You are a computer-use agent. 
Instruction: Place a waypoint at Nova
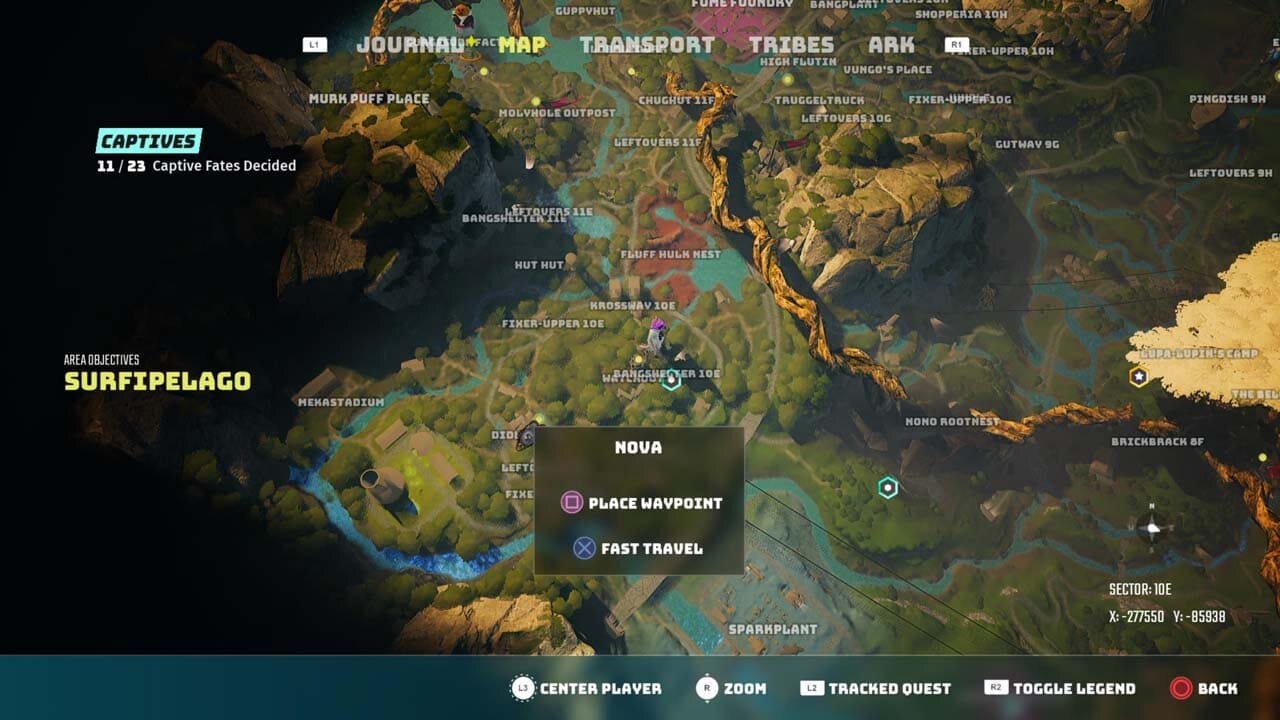pyautogui.click(x=660, y=504)
